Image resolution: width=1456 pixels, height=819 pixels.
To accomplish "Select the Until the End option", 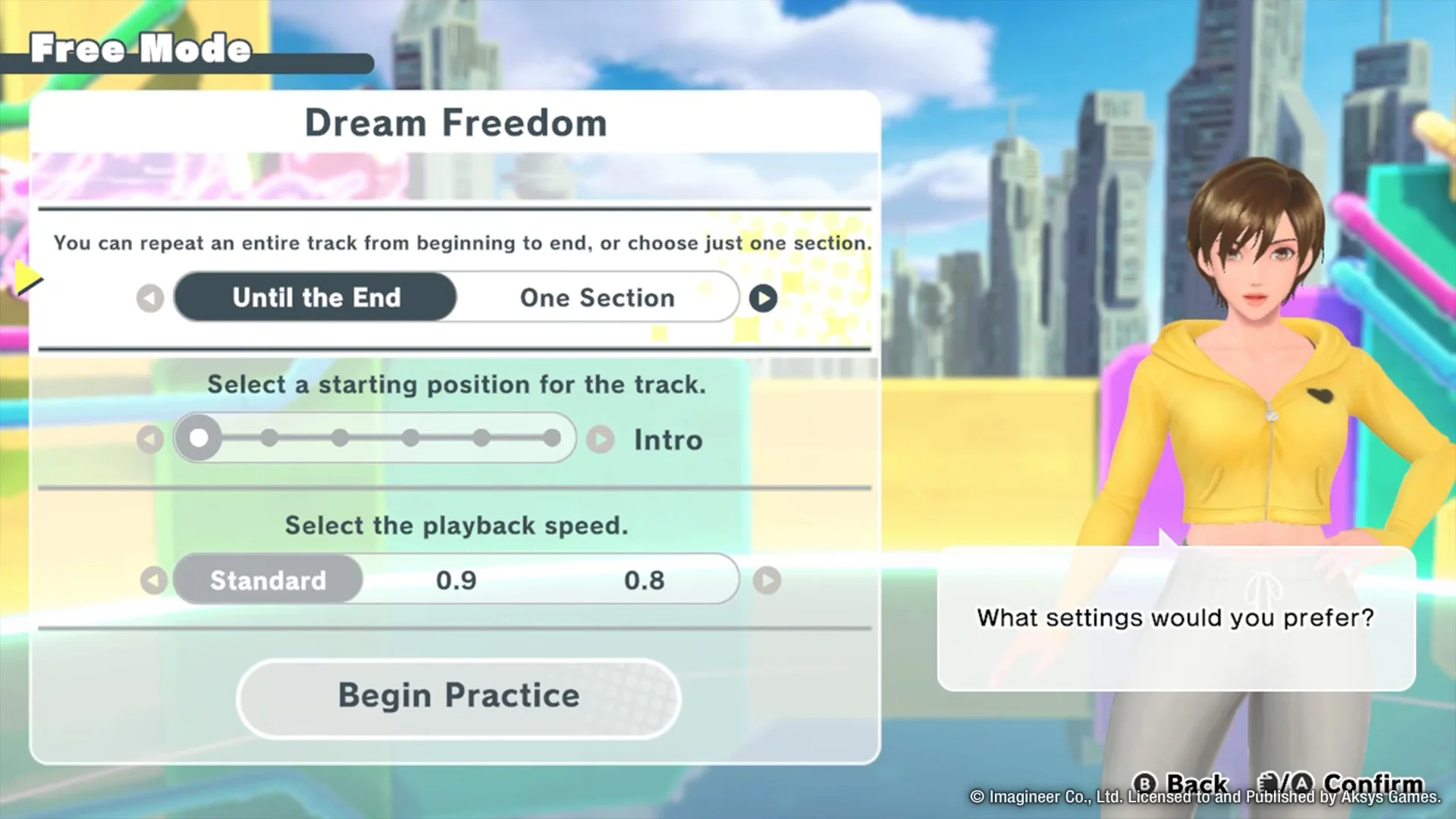I will pyautogui.click(x=315, y=297).
